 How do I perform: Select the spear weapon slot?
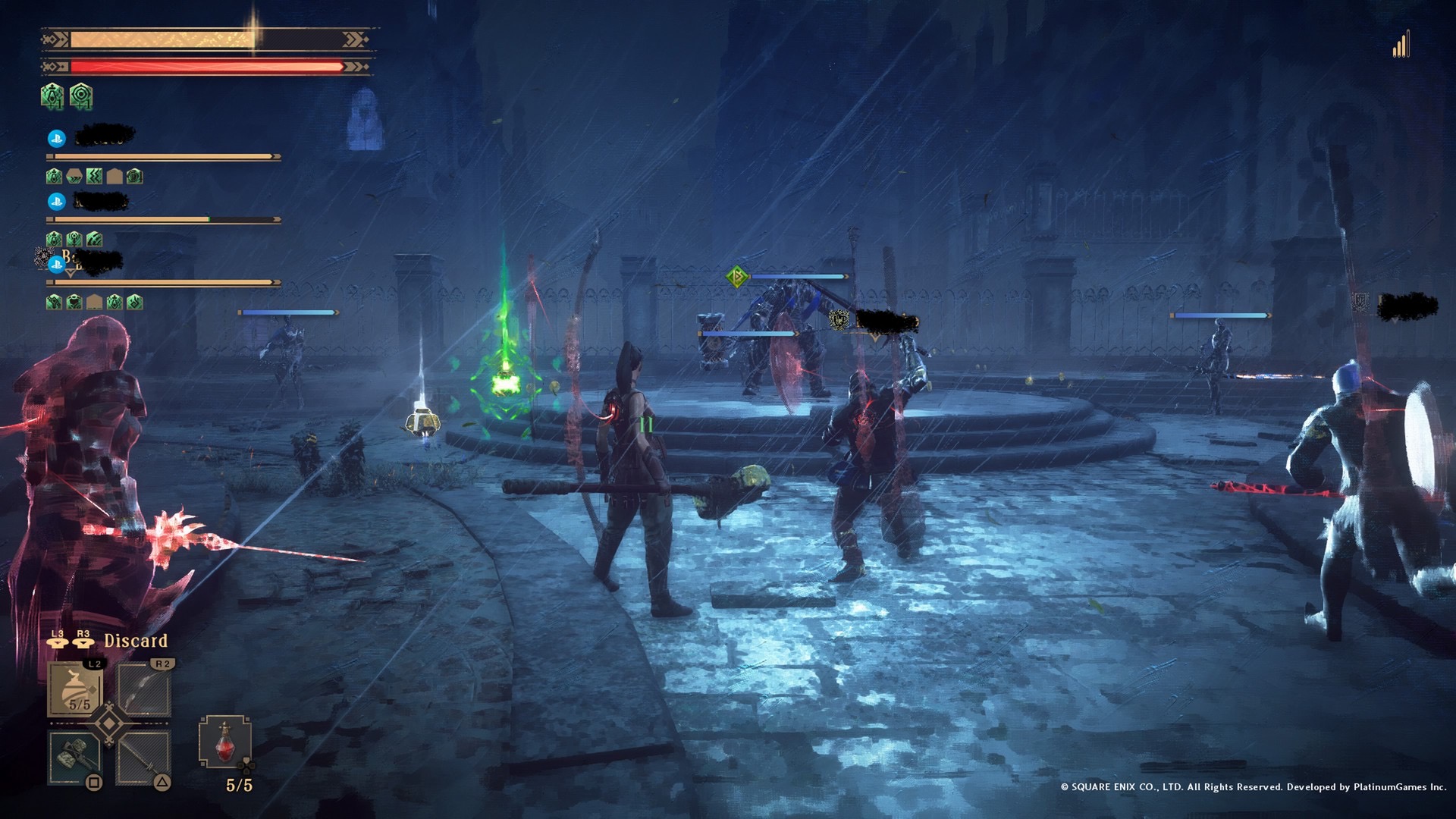coord(144,757)
